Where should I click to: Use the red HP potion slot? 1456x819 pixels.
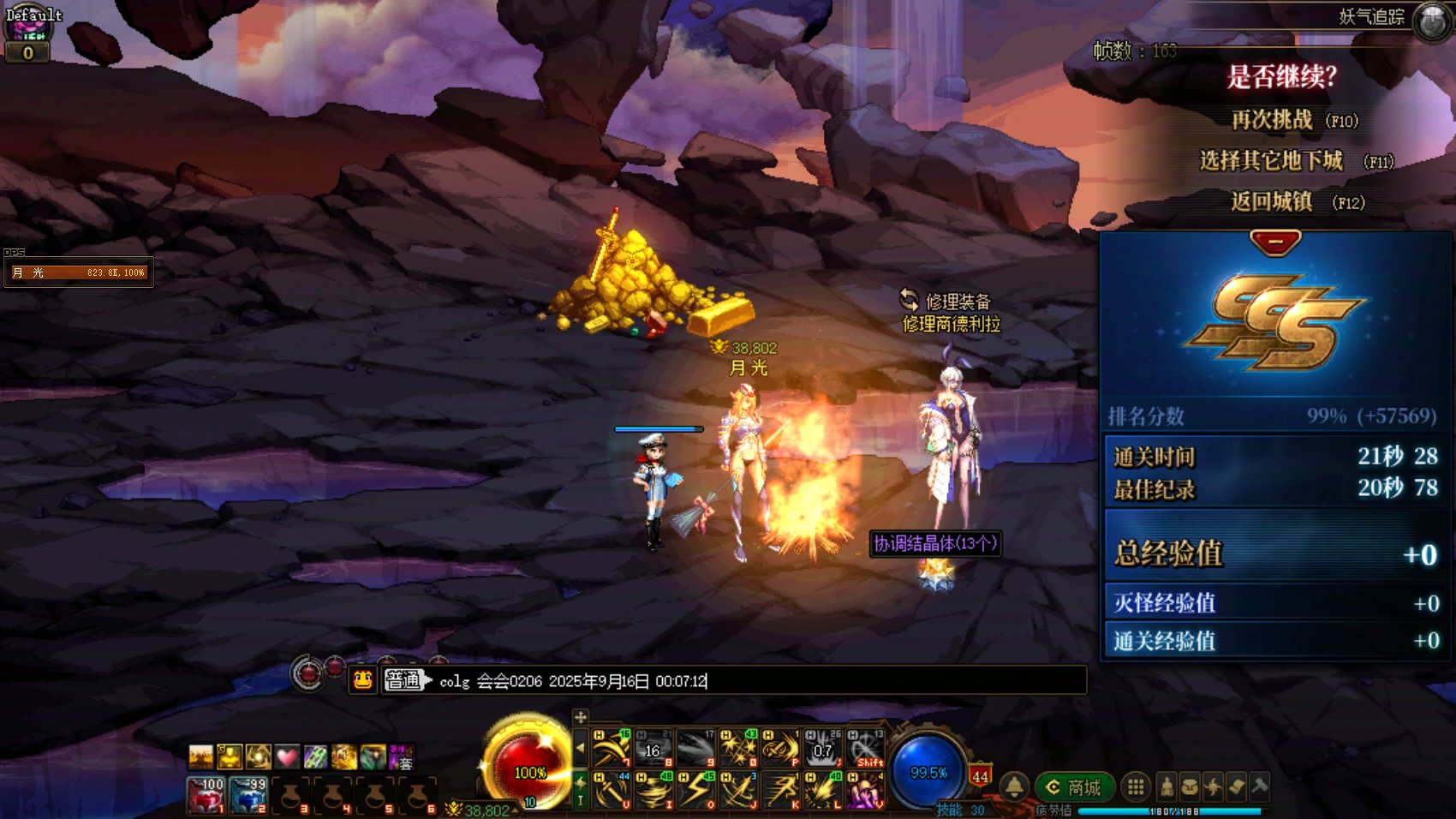click(x=206, y=795)
